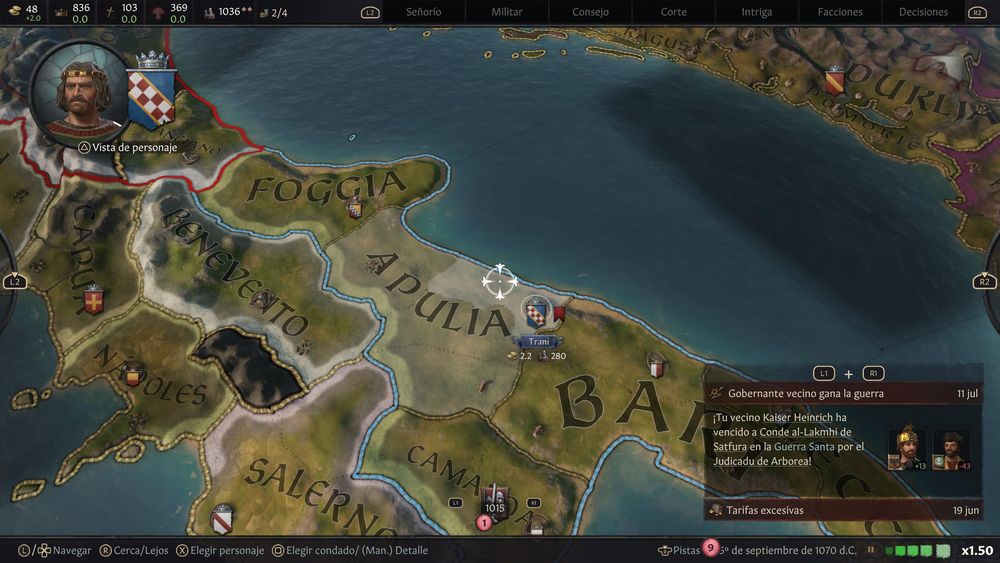Show the Corte tab

tap(674, 12)
